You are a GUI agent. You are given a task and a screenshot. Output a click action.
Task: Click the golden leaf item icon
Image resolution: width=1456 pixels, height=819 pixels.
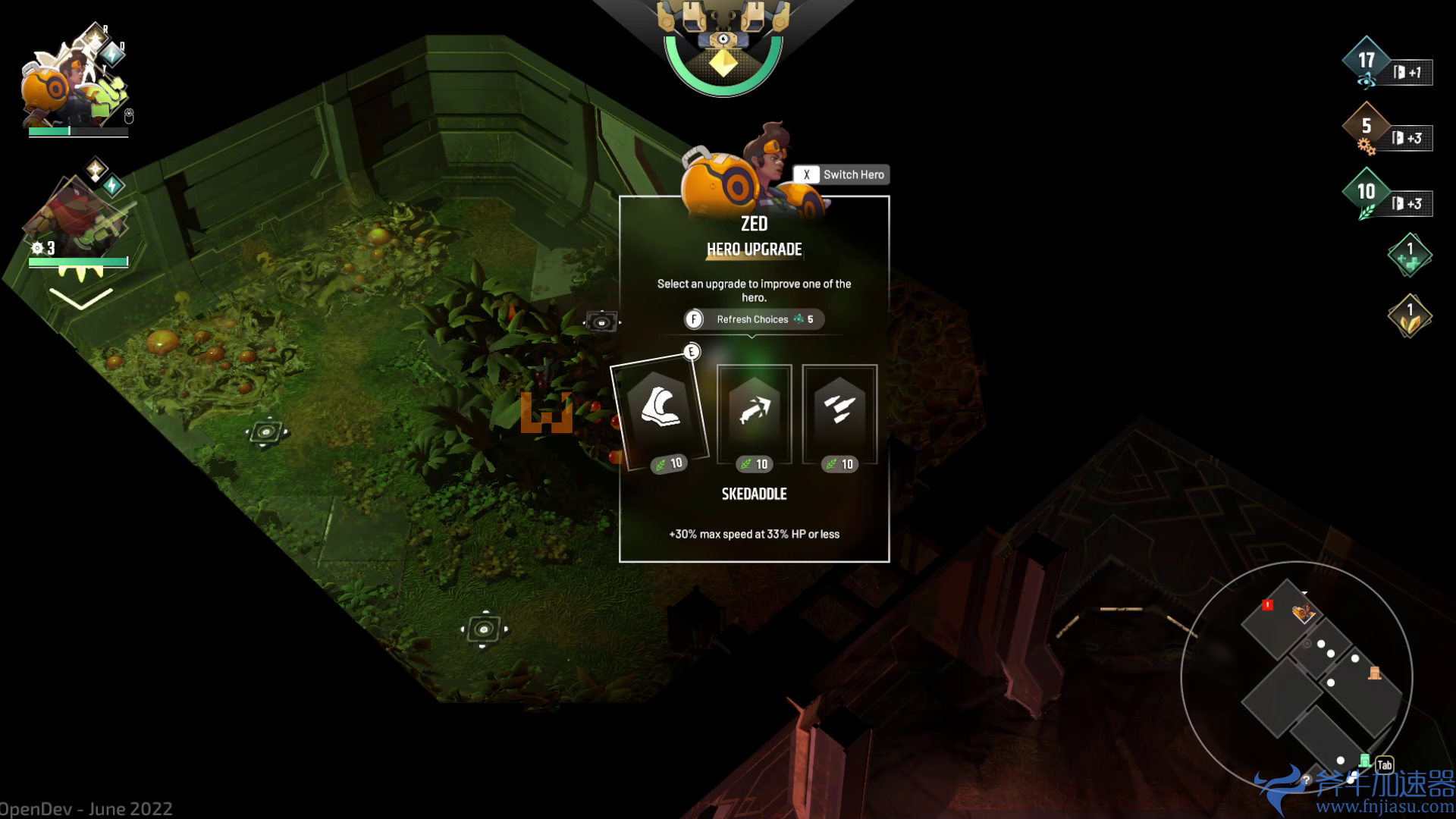(x=1409, y=316)
